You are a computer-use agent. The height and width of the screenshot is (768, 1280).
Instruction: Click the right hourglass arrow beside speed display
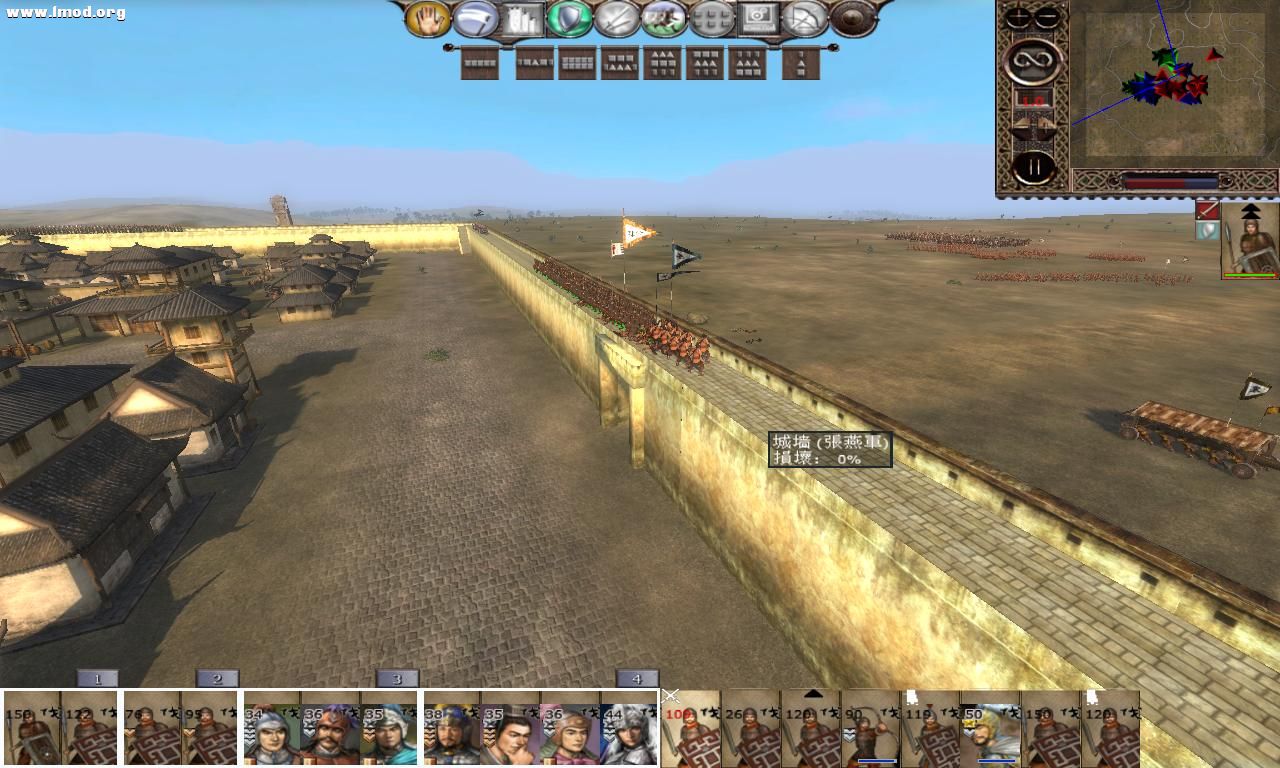tap(1047, 122)
